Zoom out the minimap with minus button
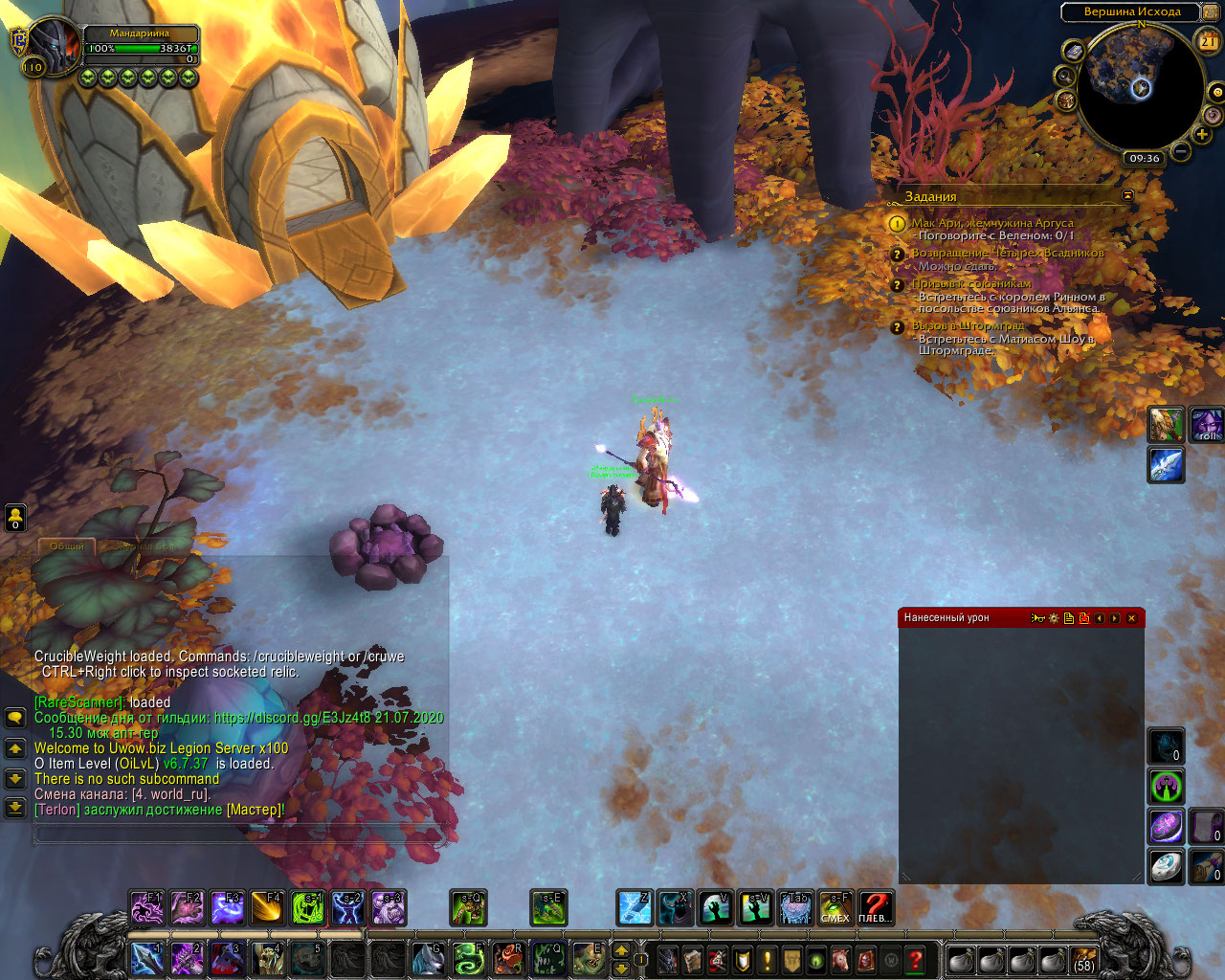1225x980 pixels. coord(1182,151)
